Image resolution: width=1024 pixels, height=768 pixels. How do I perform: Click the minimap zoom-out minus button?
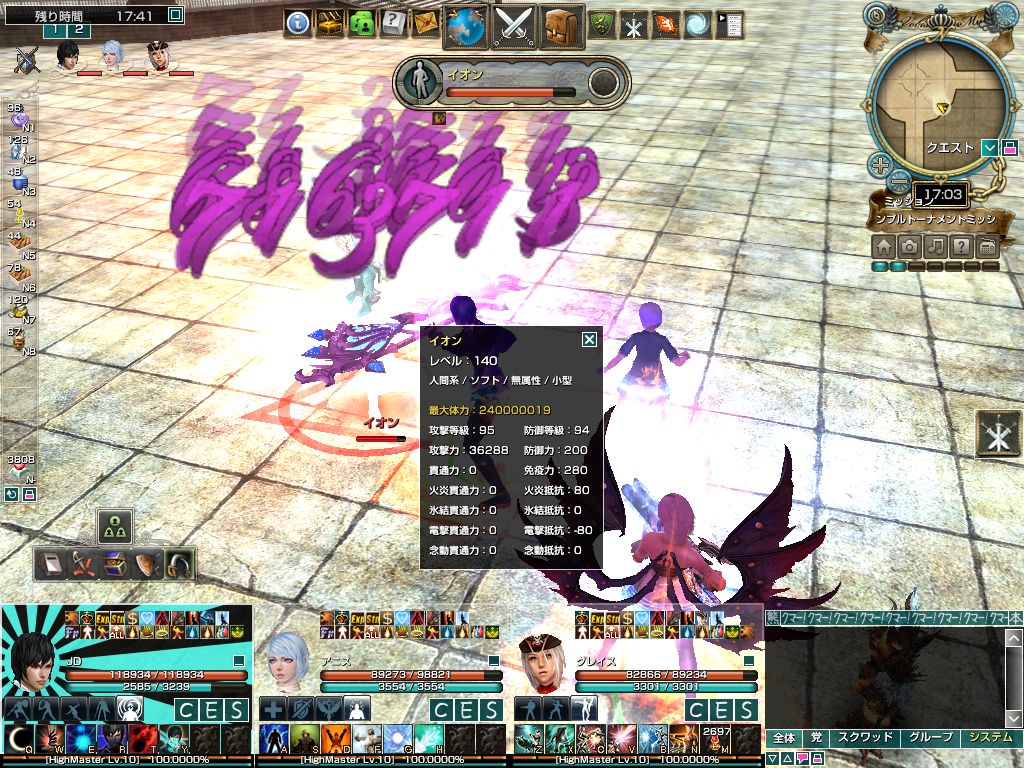pos(900,182)
